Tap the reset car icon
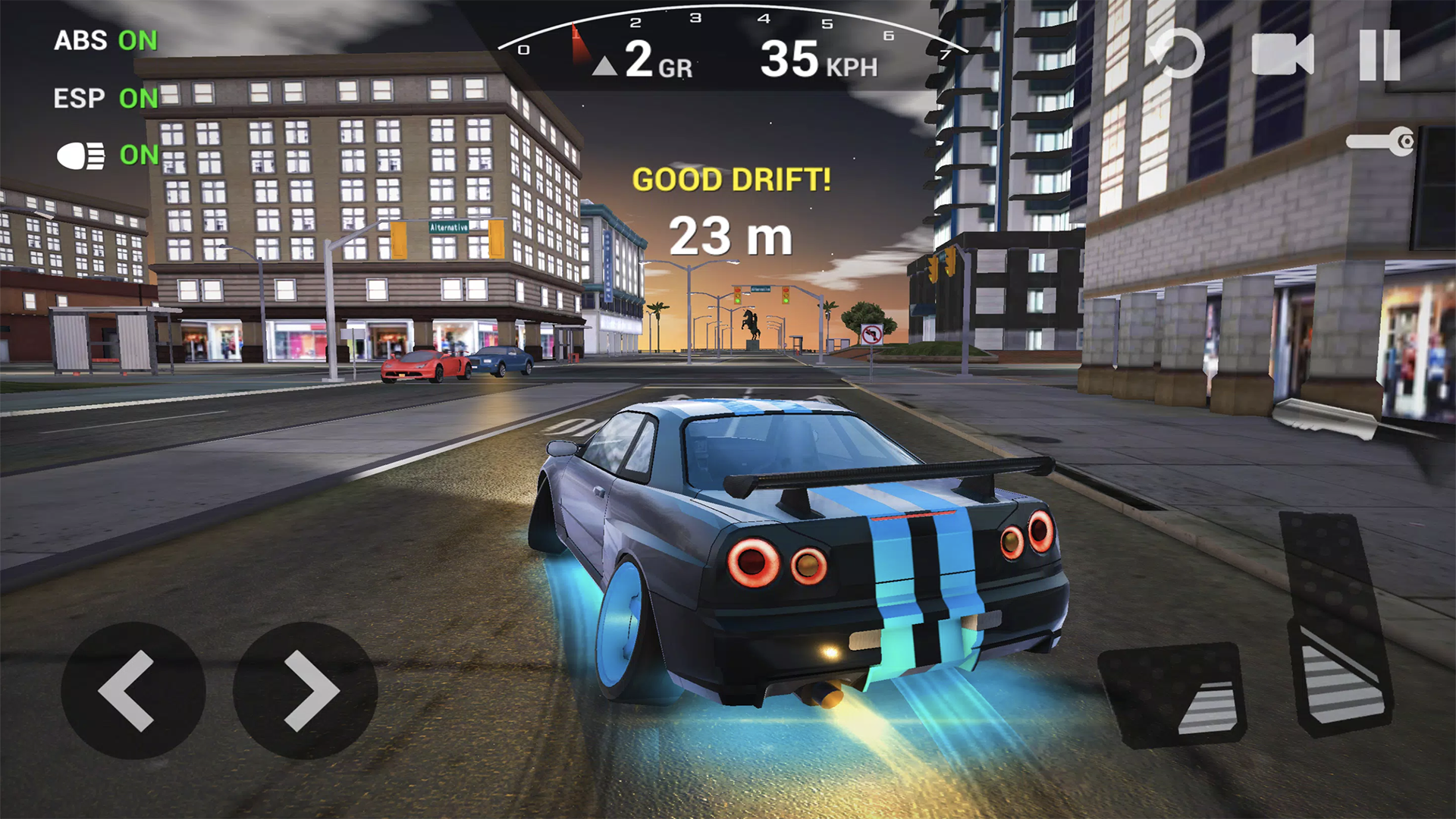1456x819 pixels. (x=1178, y=53)
